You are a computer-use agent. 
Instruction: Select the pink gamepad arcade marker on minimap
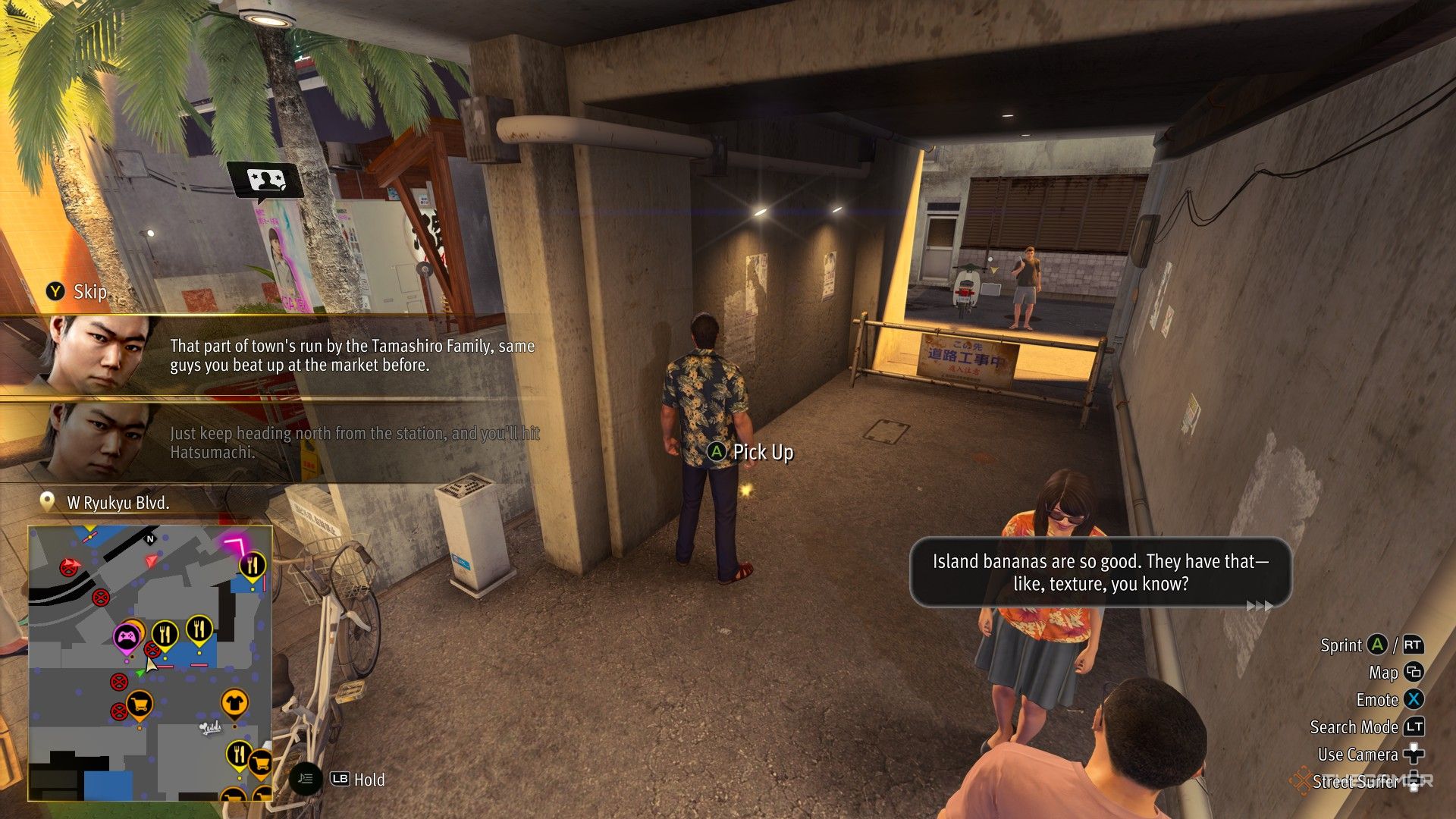tap(126, 638)
